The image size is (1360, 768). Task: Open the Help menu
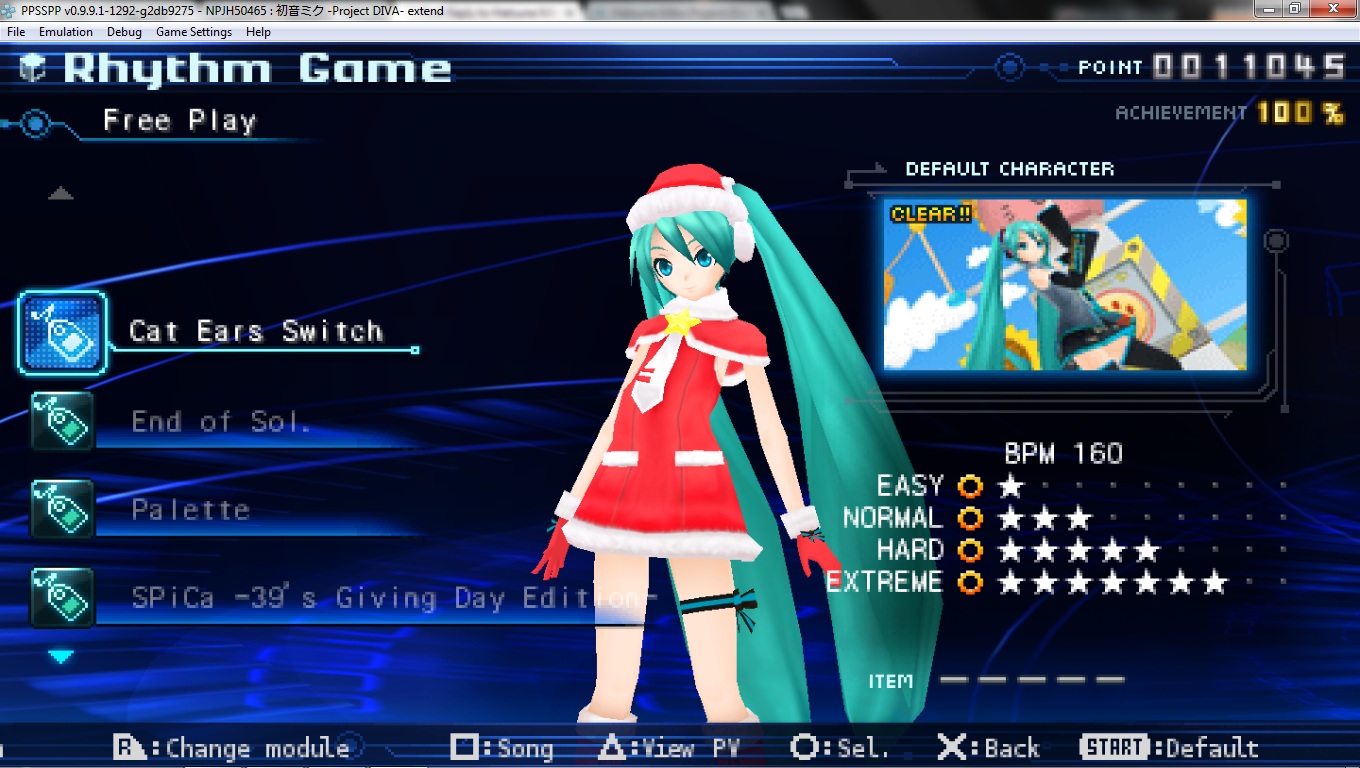point(258,32)
